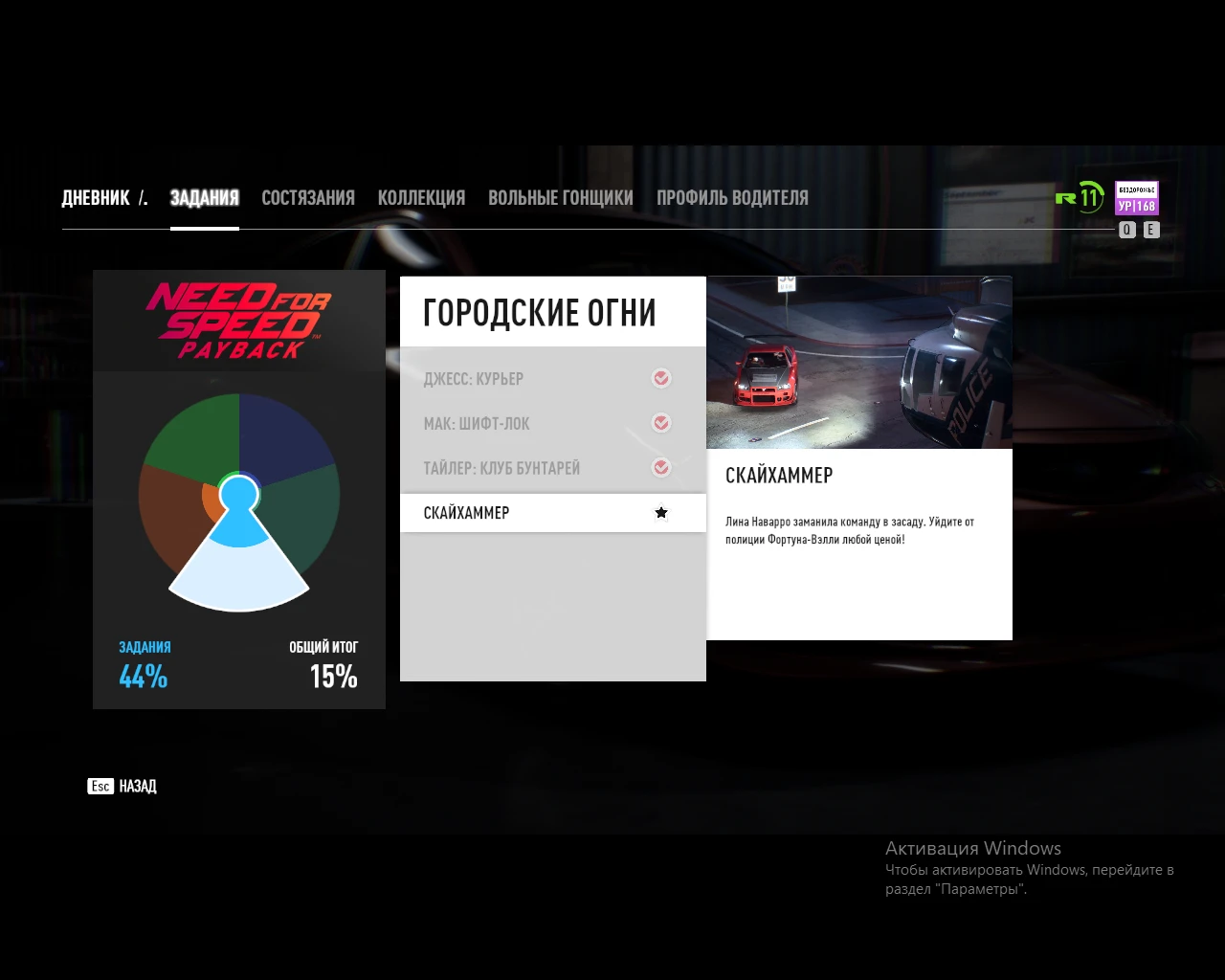This screenshot has width=1225, height=980.
Task: Switch to the КОЛЛЕКЦИЯ tab
Action: (422, 198)
